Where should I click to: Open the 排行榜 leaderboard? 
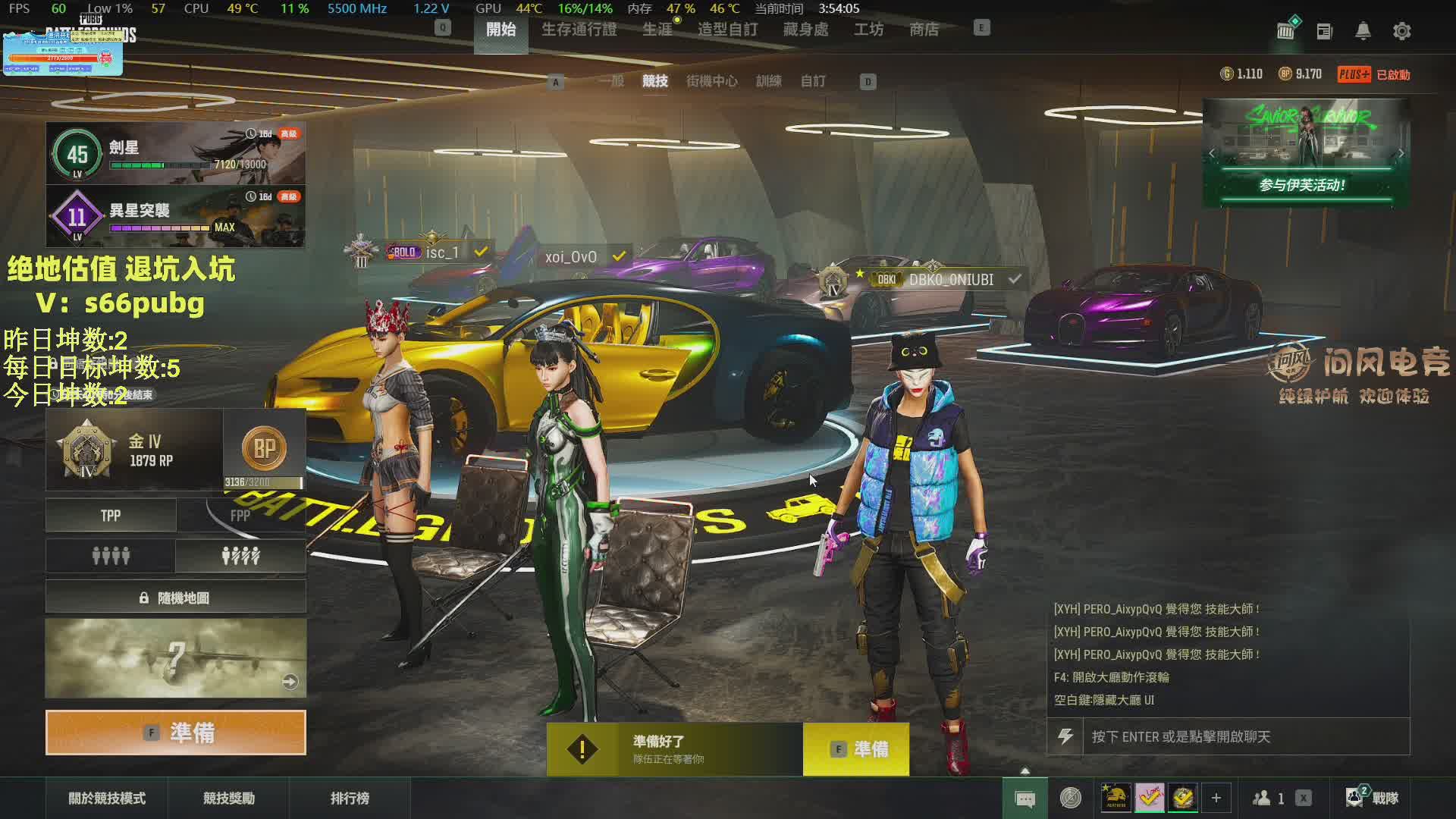(350, 798)
